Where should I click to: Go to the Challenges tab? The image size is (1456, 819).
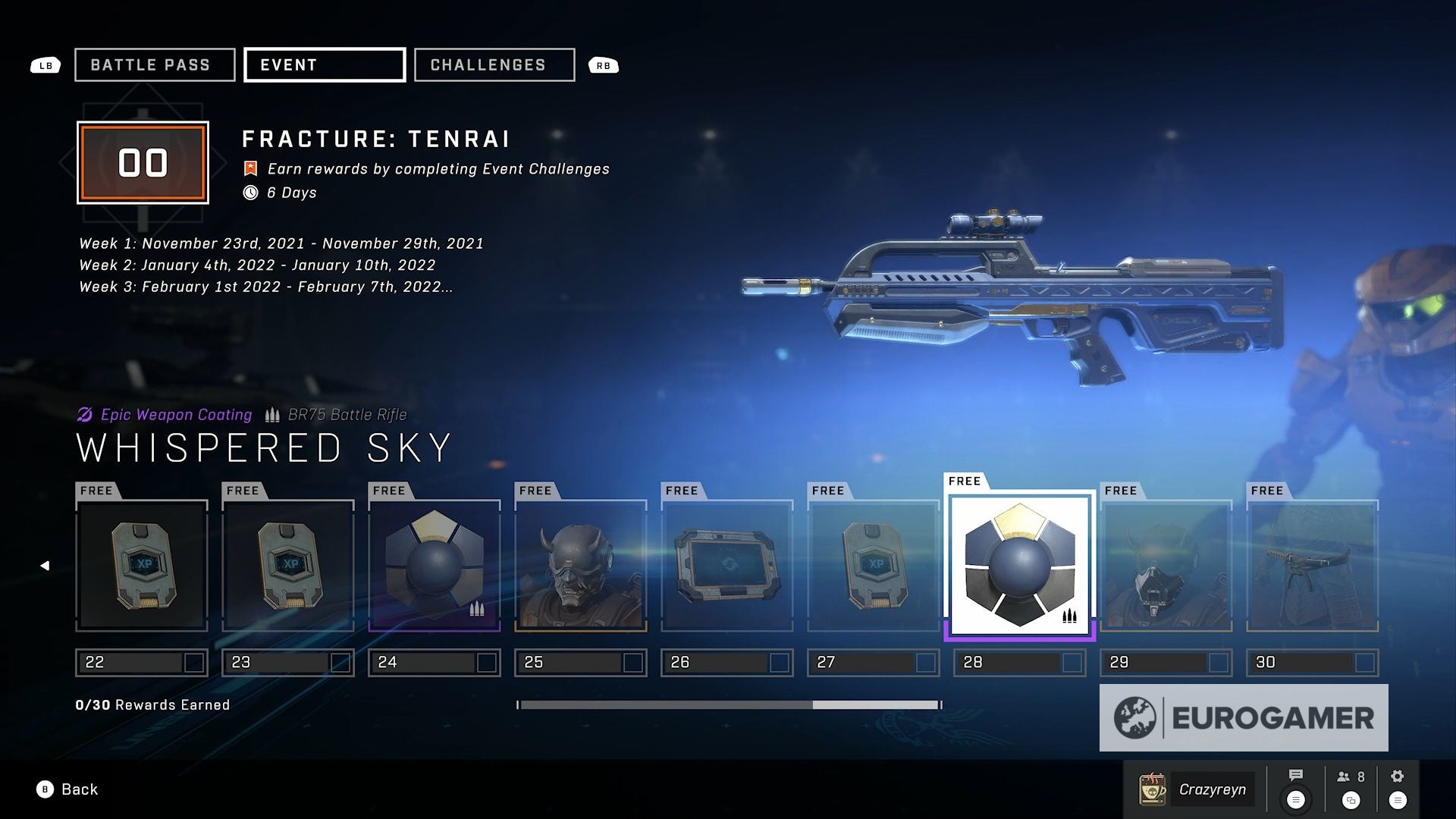tap(494, 65)
